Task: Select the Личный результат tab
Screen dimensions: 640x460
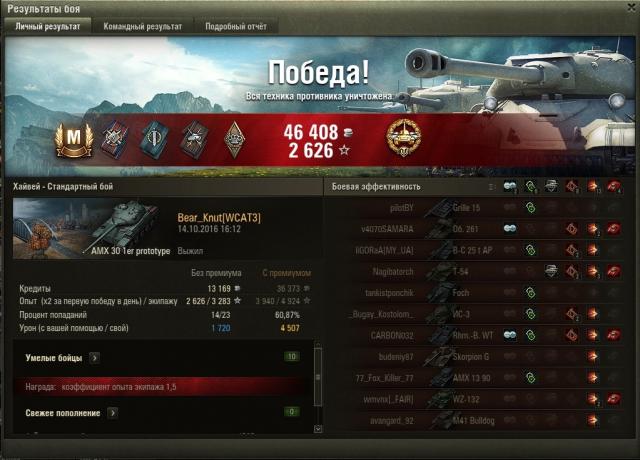Action: (47, 27)
